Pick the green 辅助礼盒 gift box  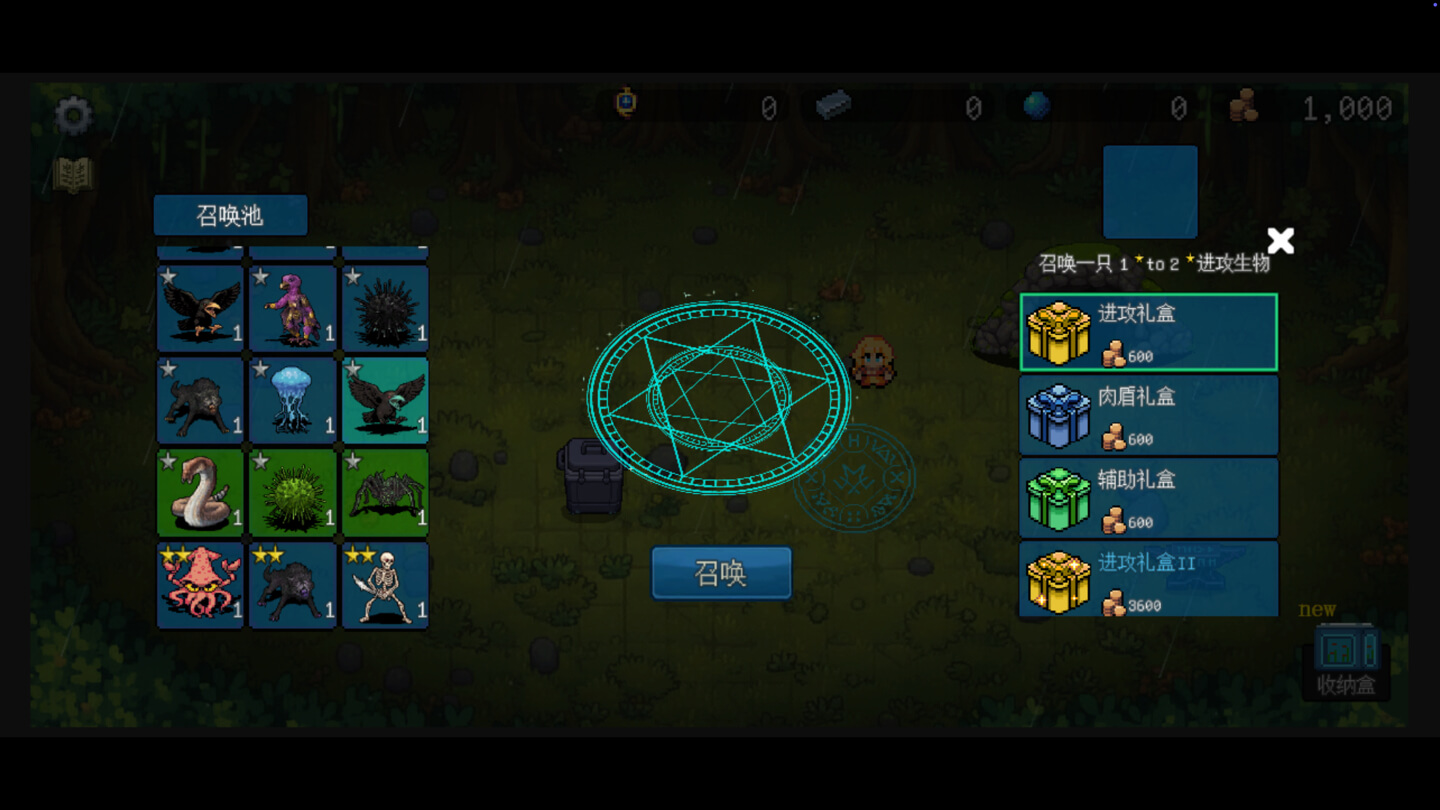[1148, 498]
